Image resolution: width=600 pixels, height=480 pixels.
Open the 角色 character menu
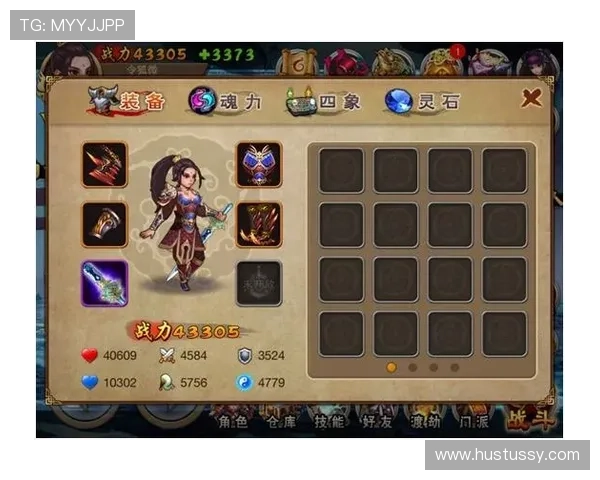(231, 421)
